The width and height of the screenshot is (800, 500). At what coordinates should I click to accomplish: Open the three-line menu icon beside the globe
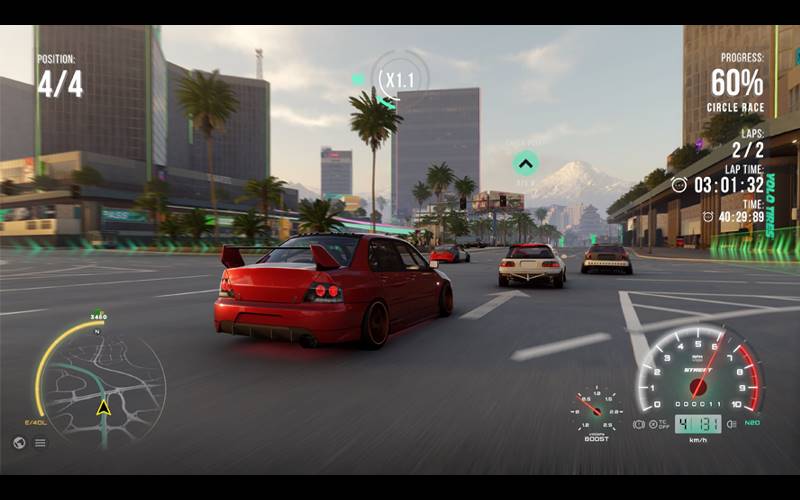(40, 442)
